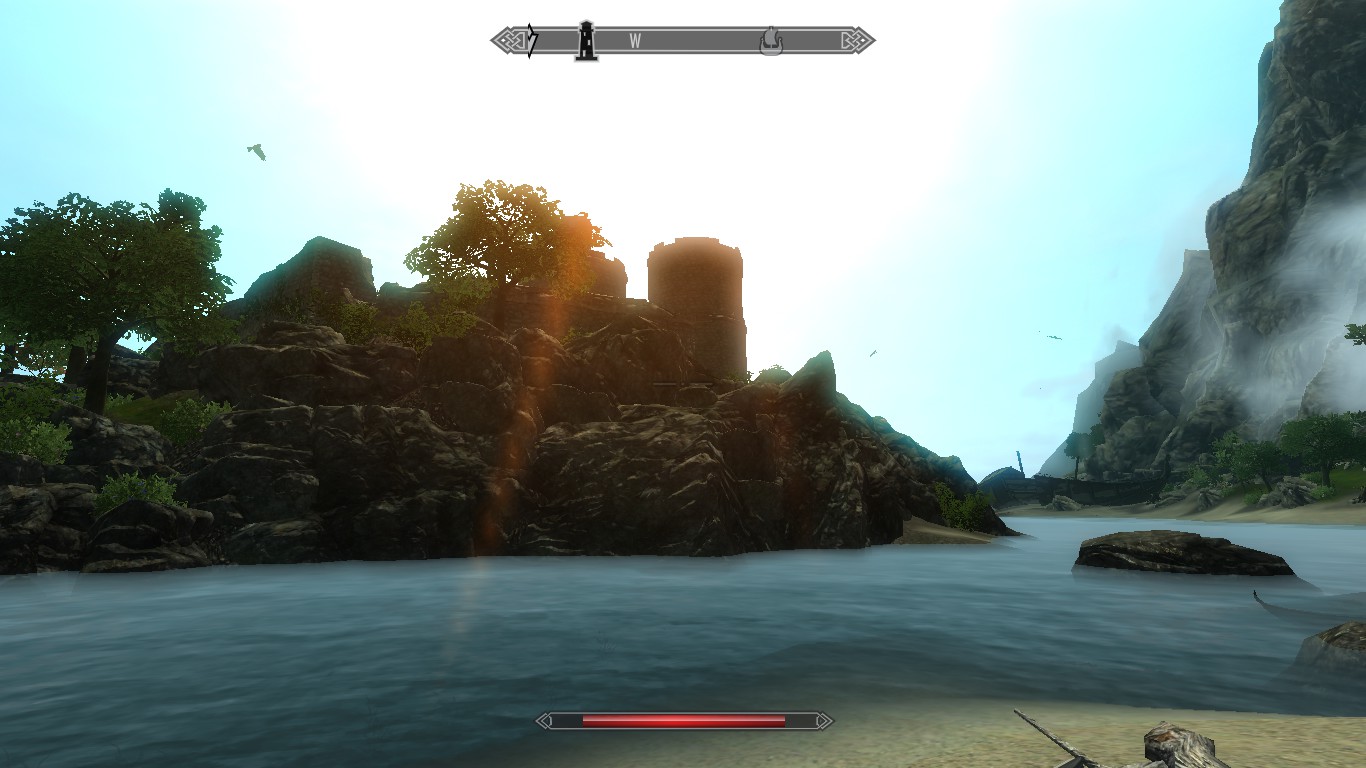Click the West heading letter on the compass

pos(635,41)
